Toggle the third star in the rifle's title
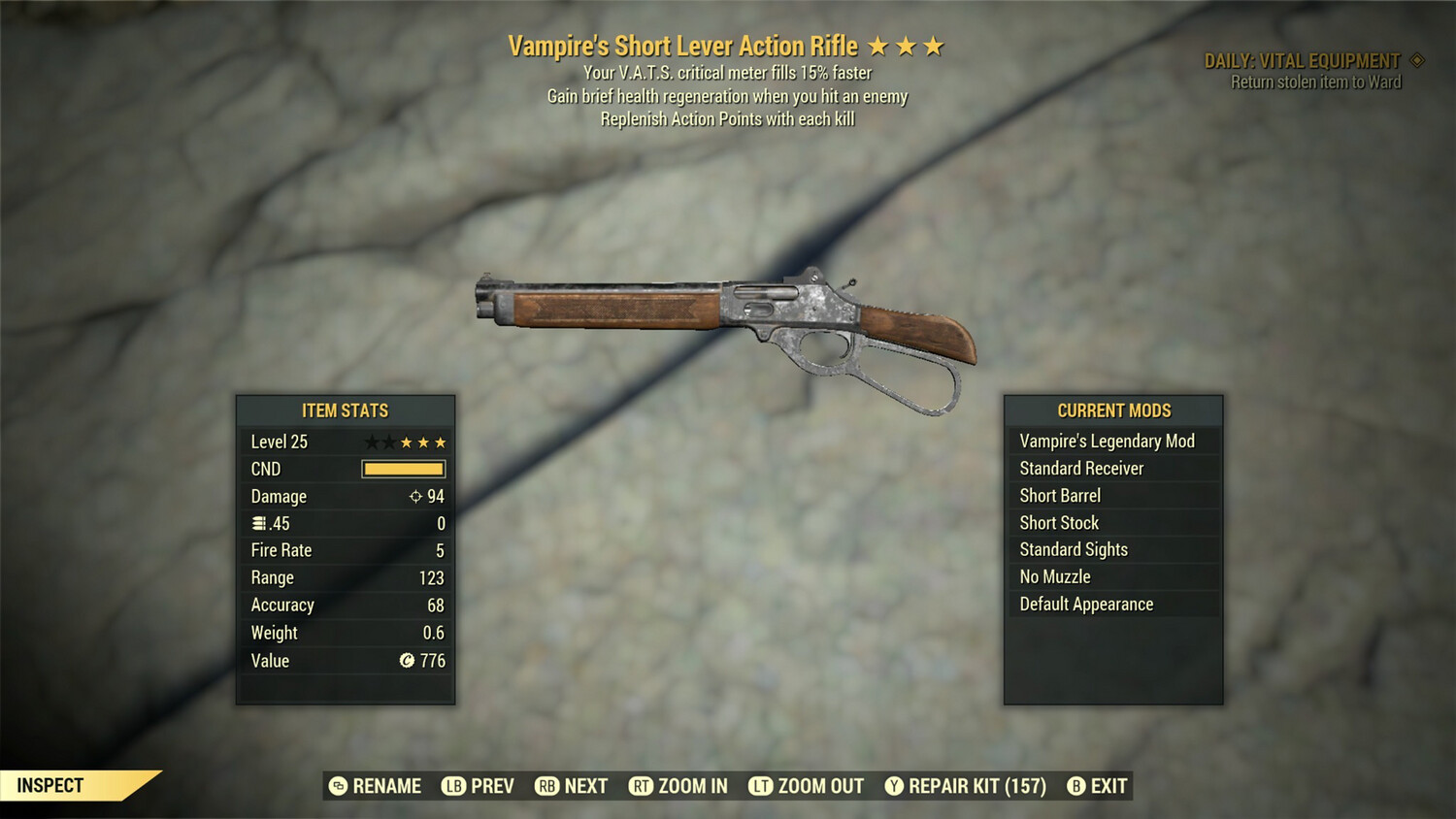The width and height of the screenshot is (1456, 819). point(934,44)
